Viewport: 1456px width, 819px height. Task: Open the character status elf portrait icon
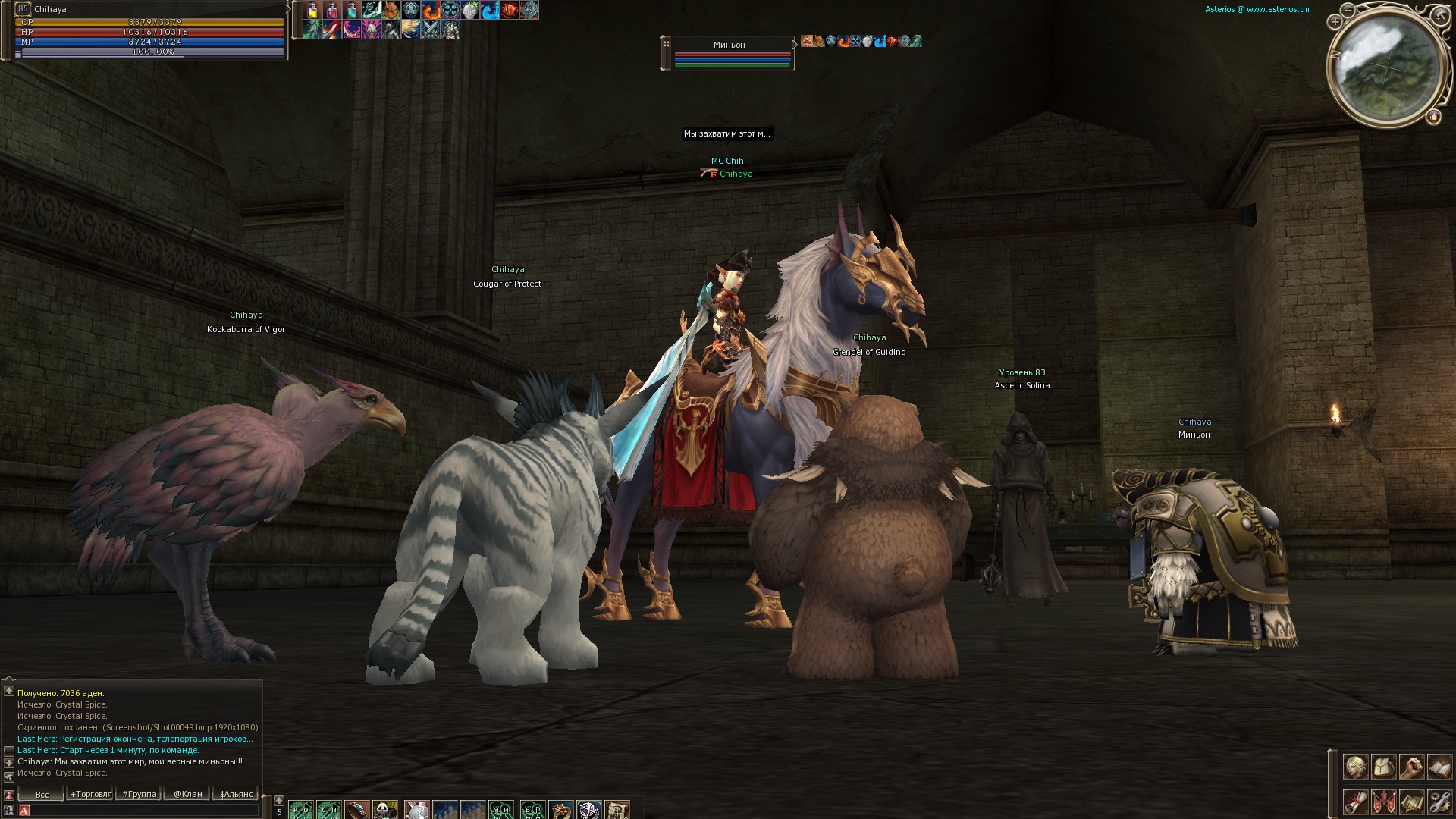click(1356, 767)
